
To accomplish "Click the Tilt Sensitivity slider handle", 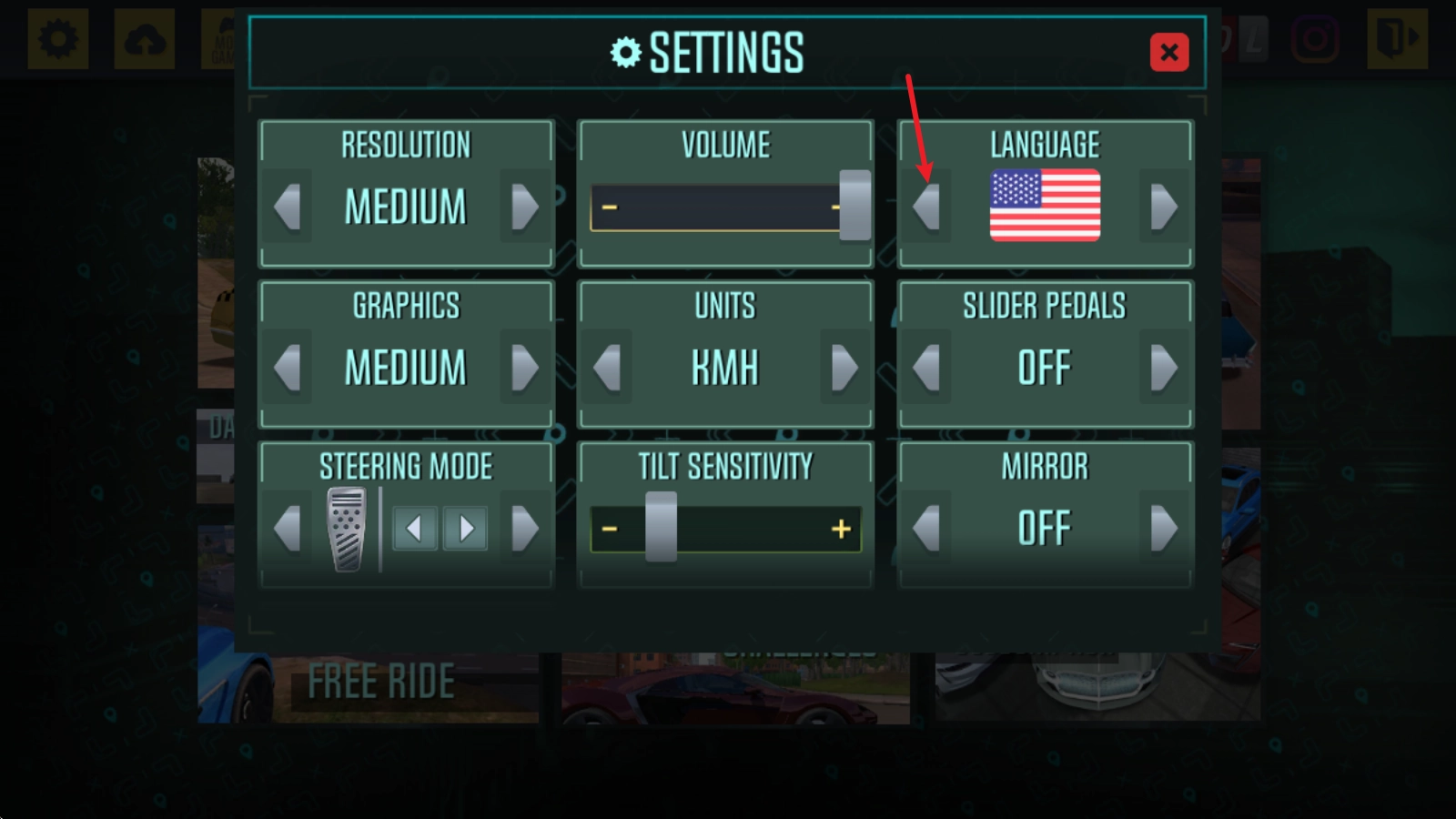I will 661,527.
